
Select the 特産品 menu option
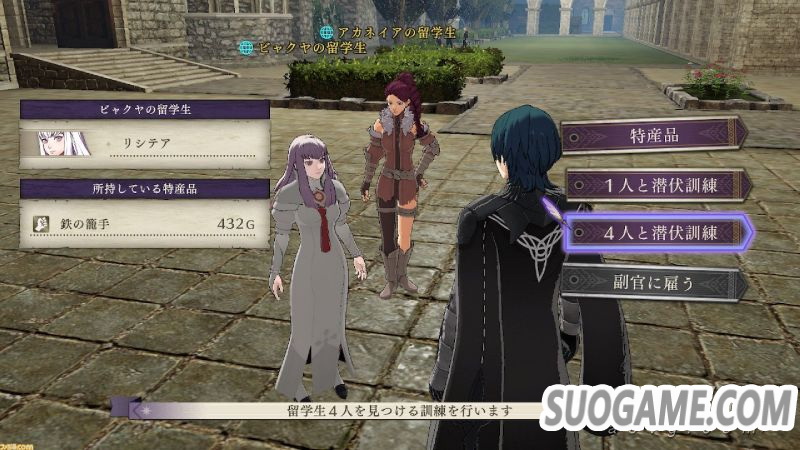654,135
